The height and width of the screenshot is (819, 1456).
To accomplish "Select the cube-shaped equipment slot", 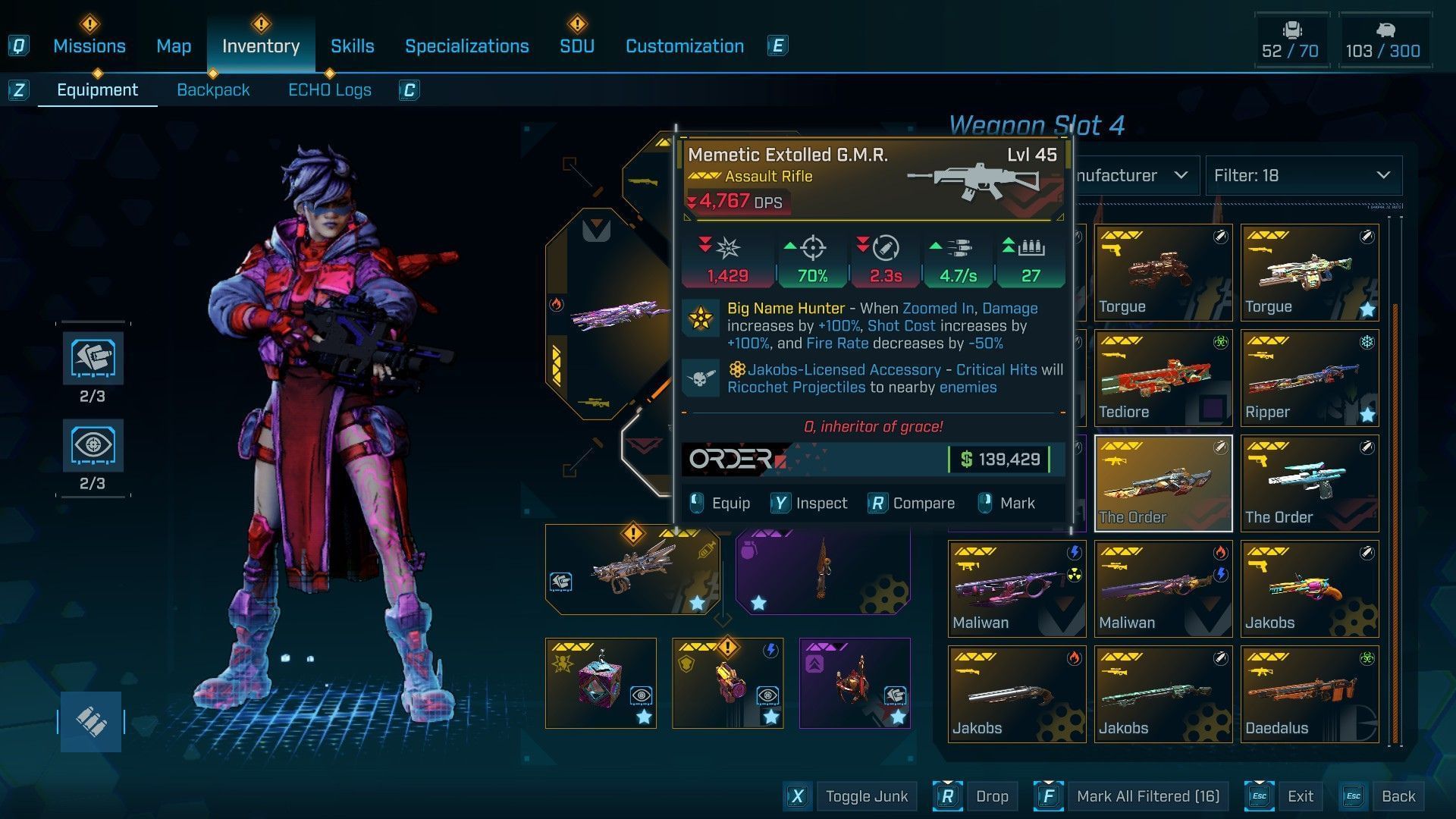I will click(601, 682).
